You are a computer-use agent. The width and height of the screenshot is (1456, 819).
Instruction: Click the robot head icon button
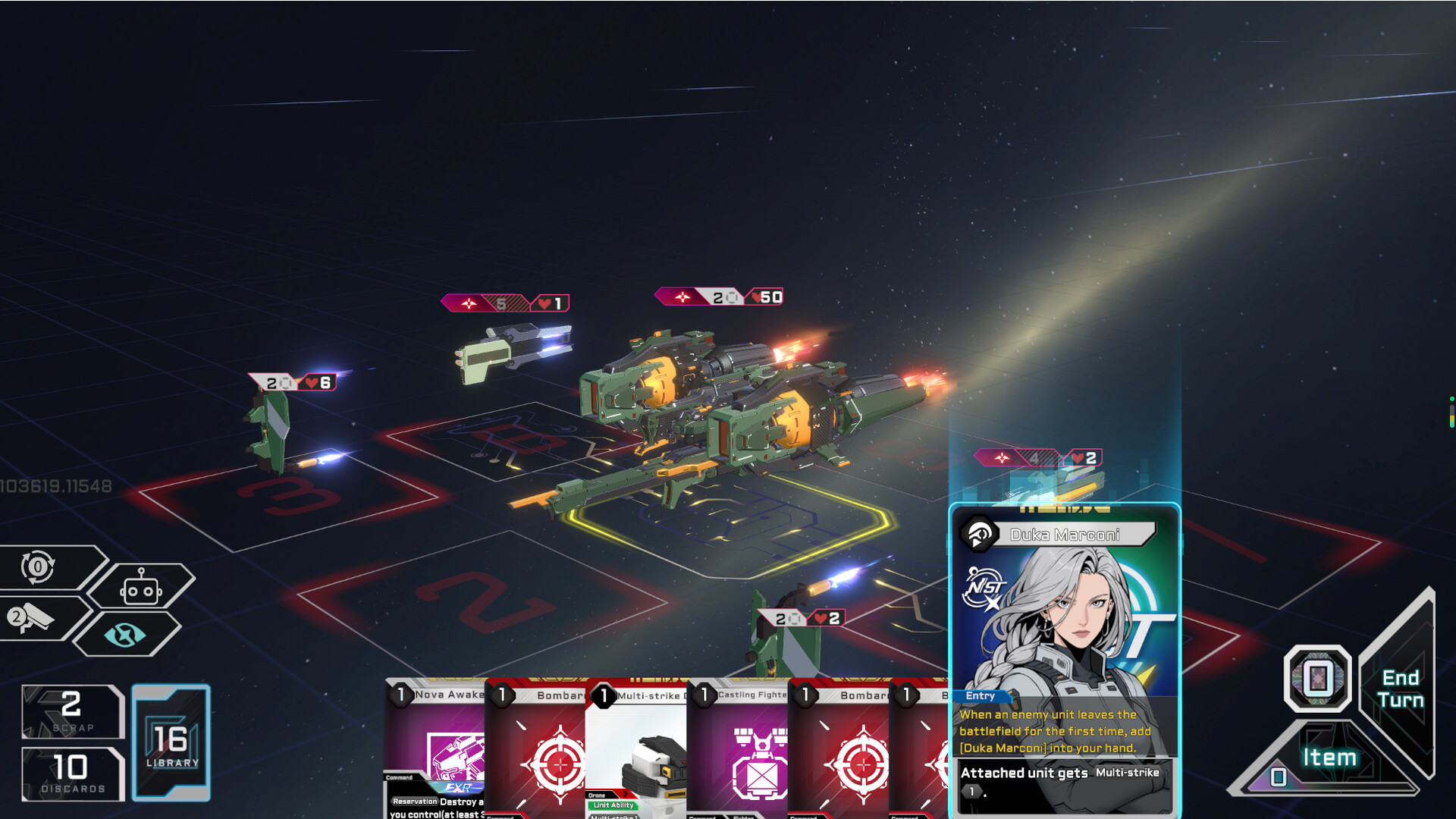pos(140,588)
